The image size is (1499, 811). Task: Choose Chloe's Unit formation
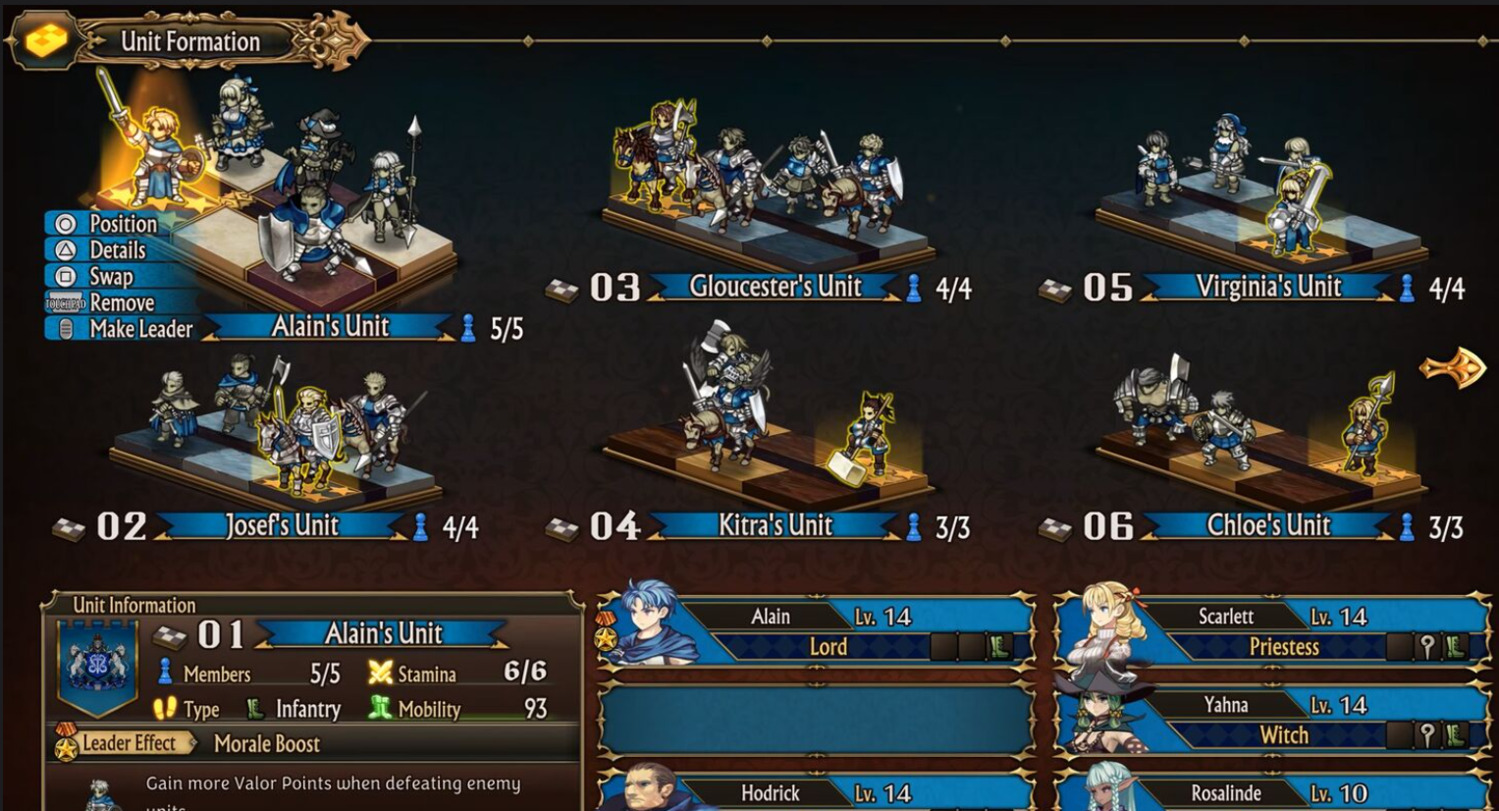click(x=1268, y=526)
